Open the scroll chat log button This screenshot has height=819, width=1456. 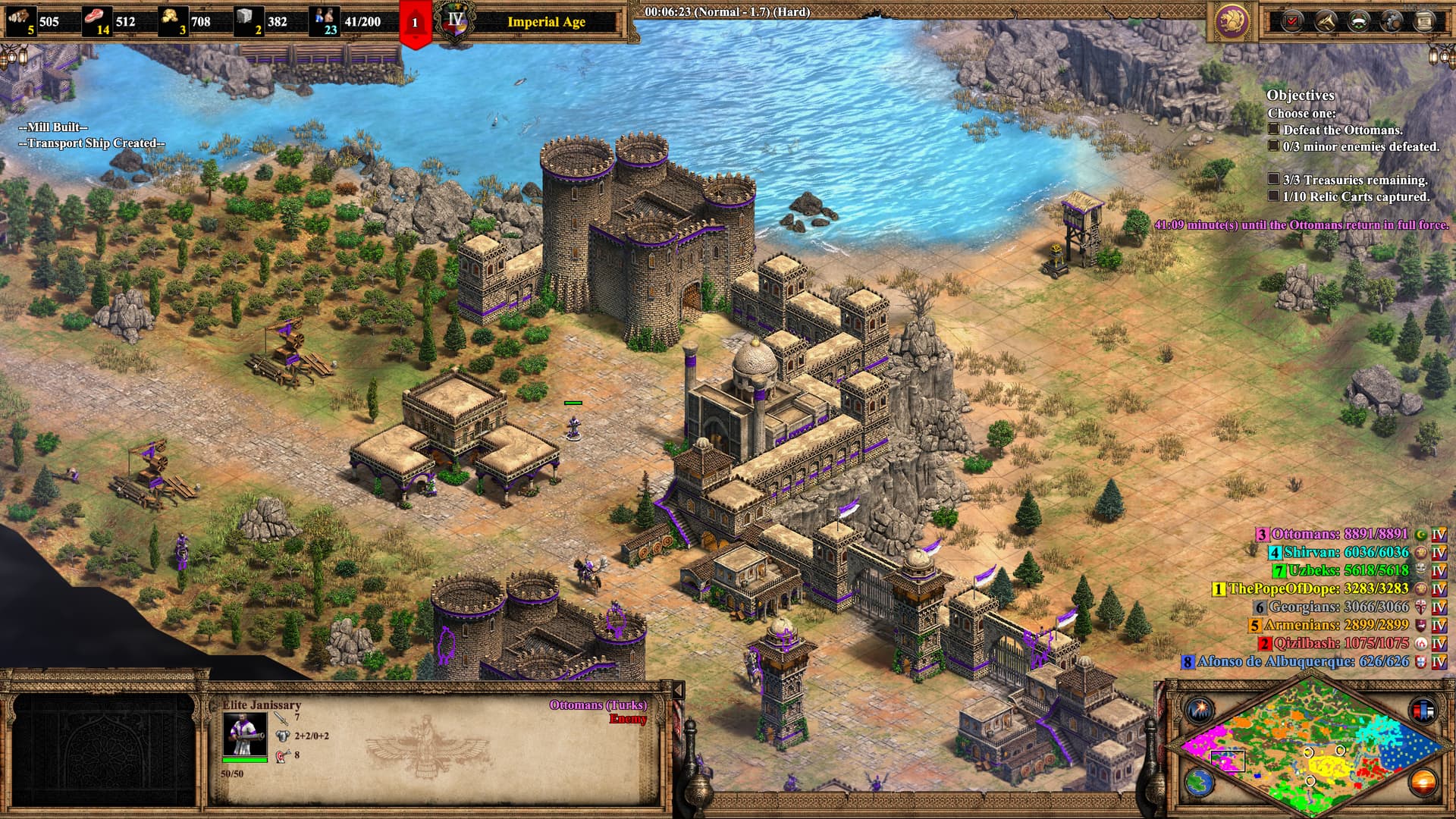click(1424, 21)
